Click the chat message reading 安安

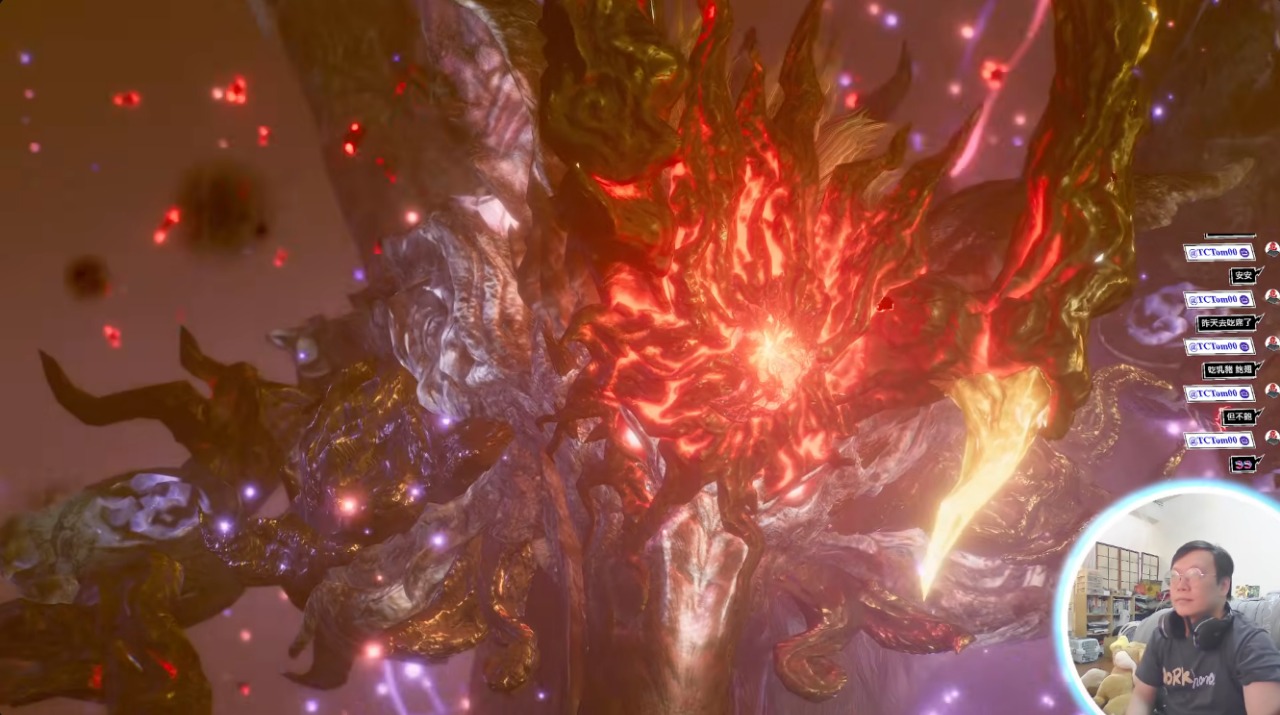1243,276
